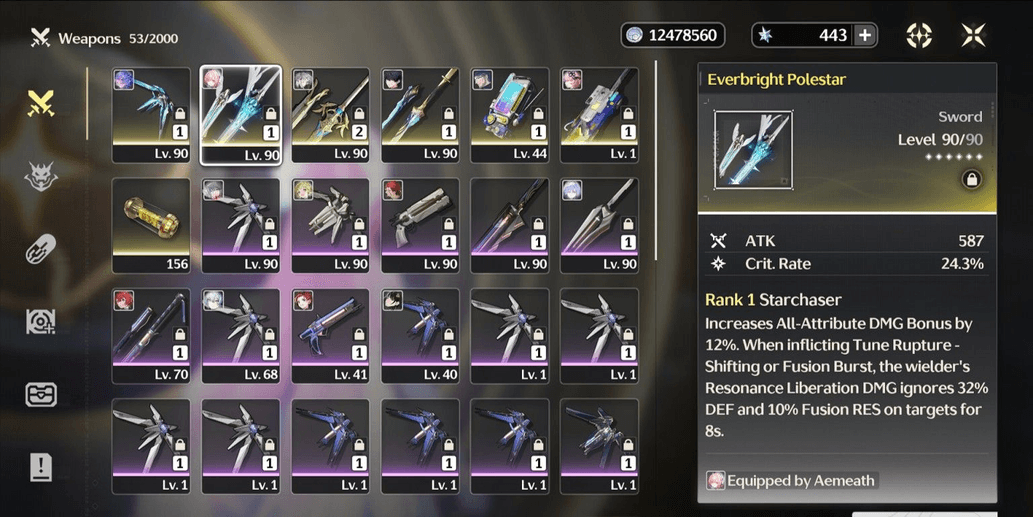Click the Everbright Polestar preview thumbnail
Image resolution: width=1033 pixels, height=517 pixels.
[747, 149]
